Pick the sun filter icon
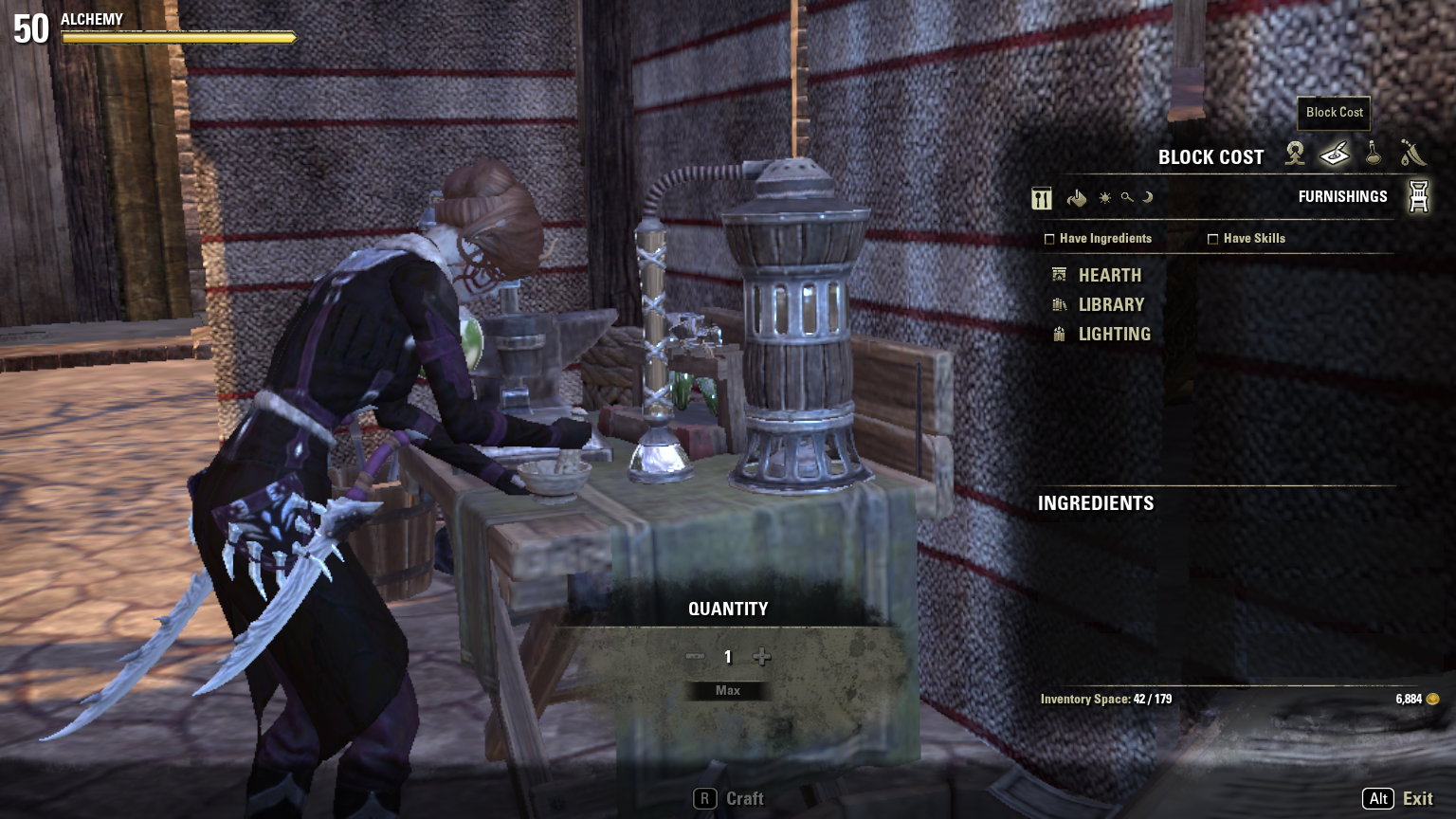The image size is (1456, 819). 1104,198
